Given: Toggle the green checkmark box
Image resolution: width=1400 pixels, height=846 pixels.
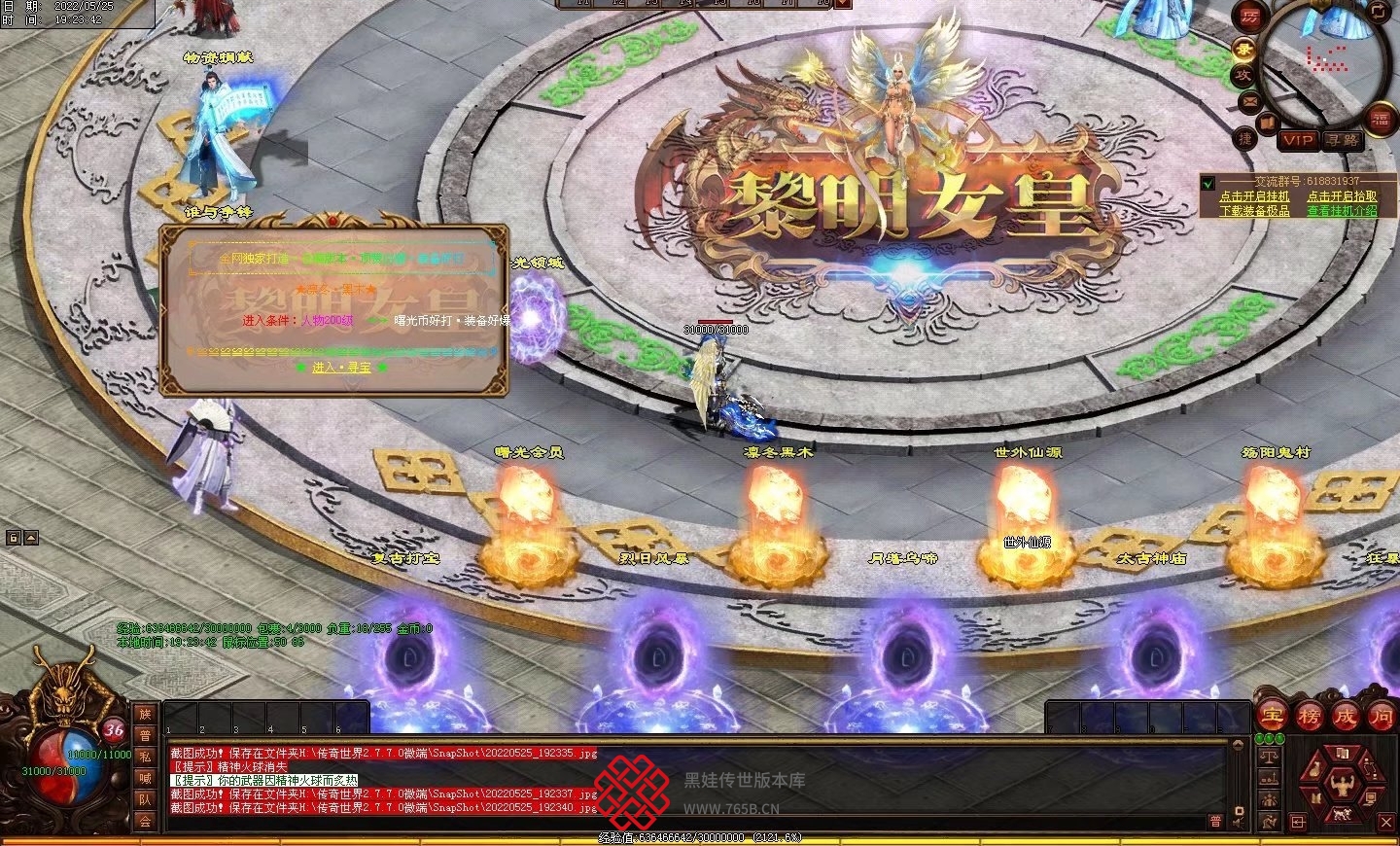Looking at the screenshot, I should [x=1207, y=183].
